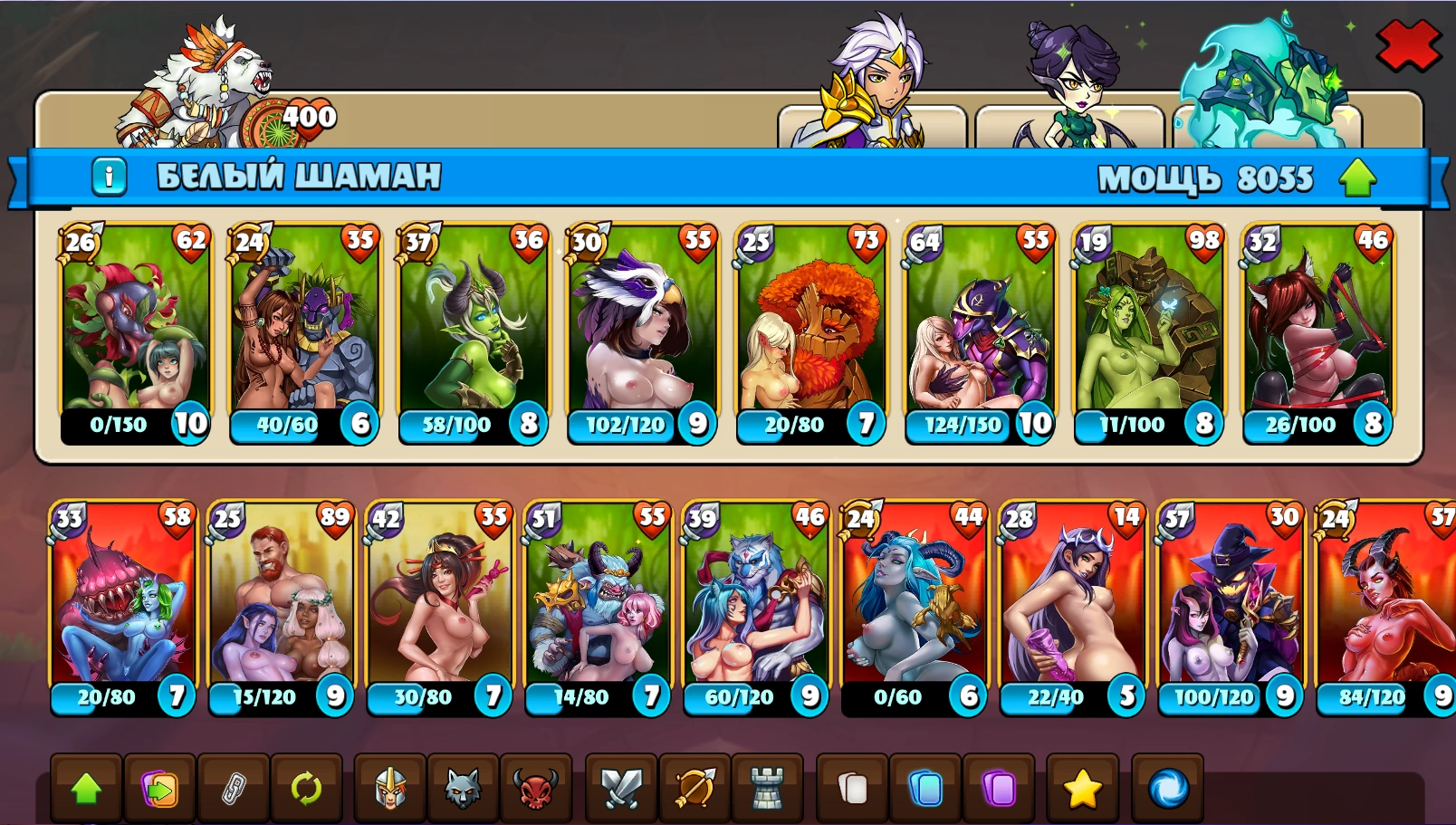Select the deck card showing 124/150 progress
This screenshot has width=1456, height=825.
coord(980,333)
